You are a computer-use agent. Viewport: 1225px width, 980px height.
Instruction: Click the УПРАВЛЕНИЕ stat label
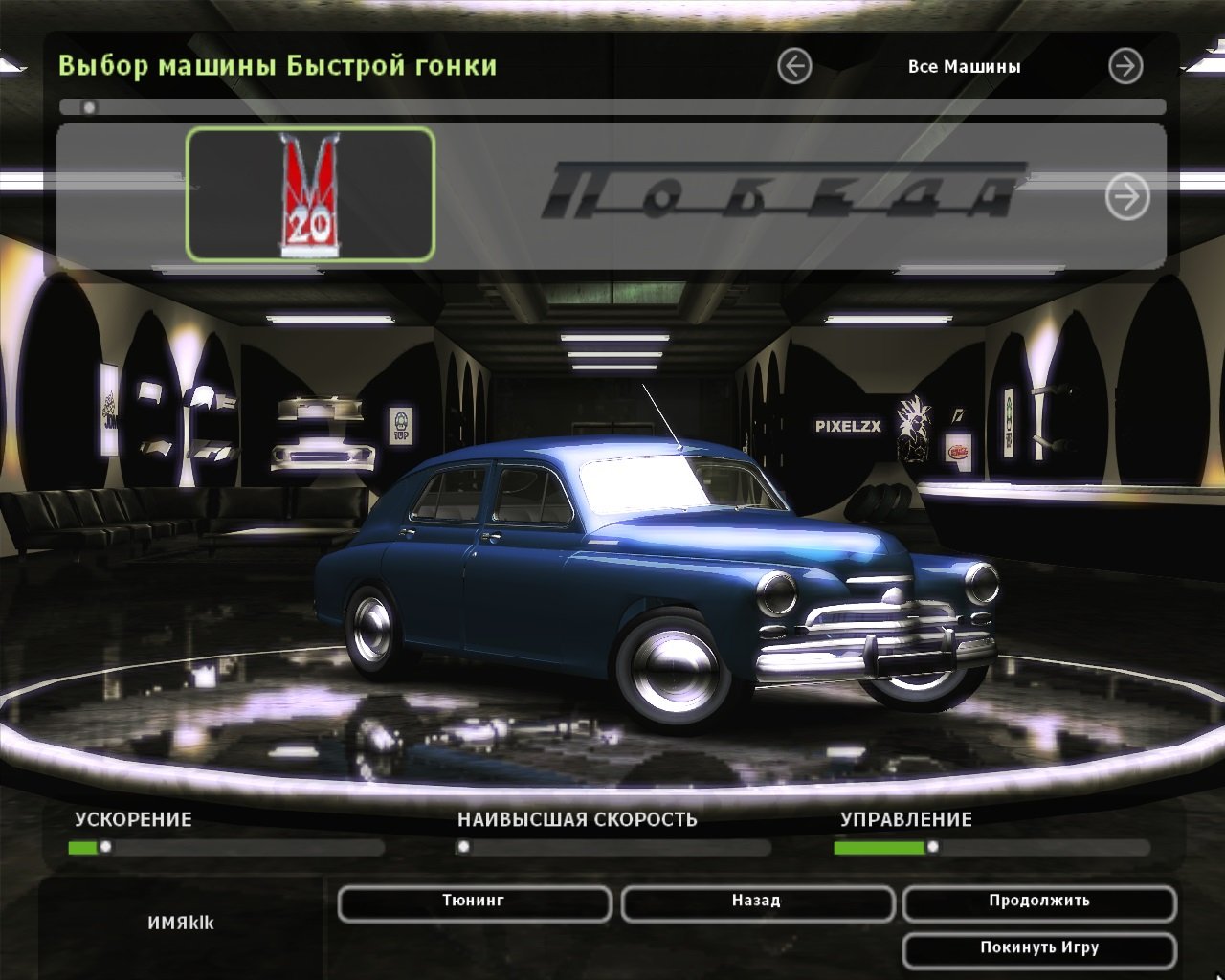(x=906, y=819)
